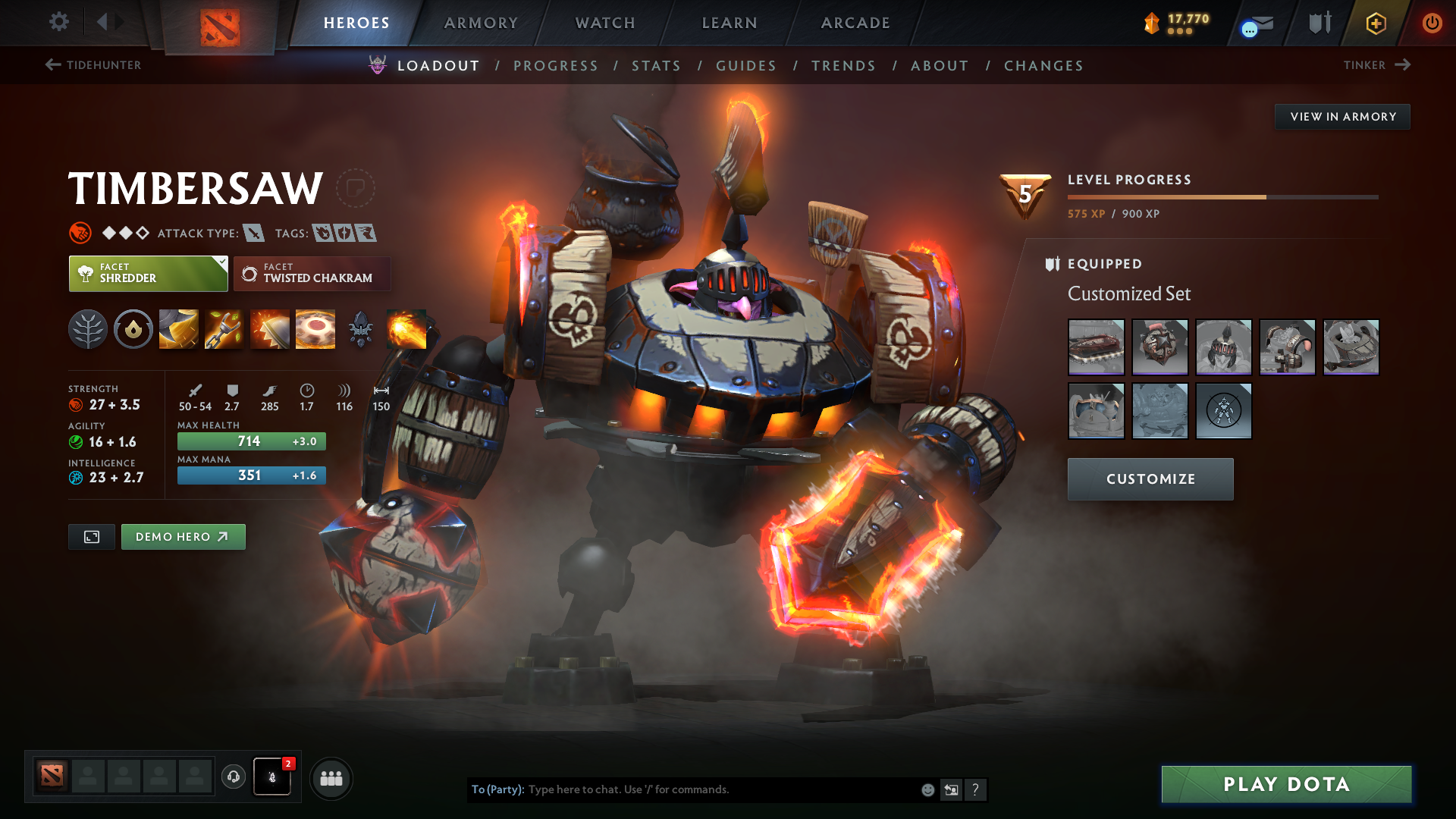Click the Chakram ultimate ability icon

(315, 328)
